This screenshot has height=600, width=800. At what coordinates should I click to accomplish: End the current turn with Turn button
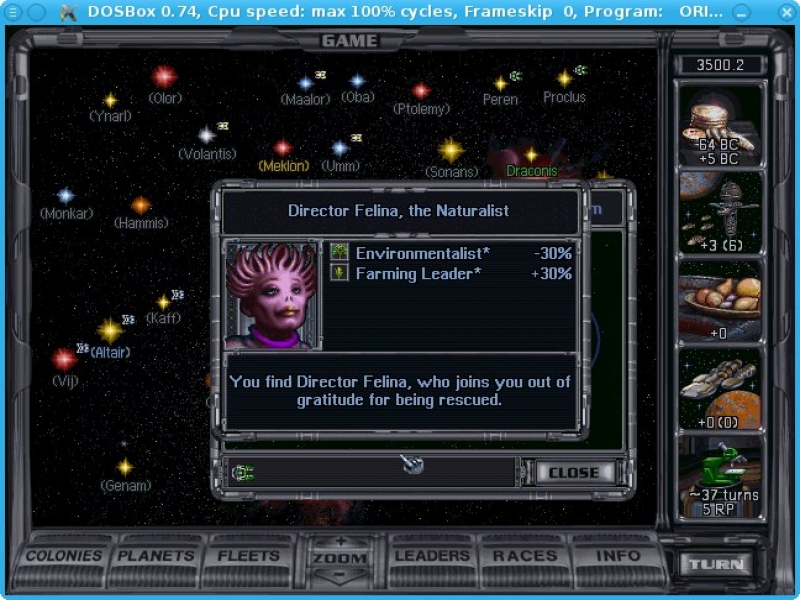coord(715,564)
